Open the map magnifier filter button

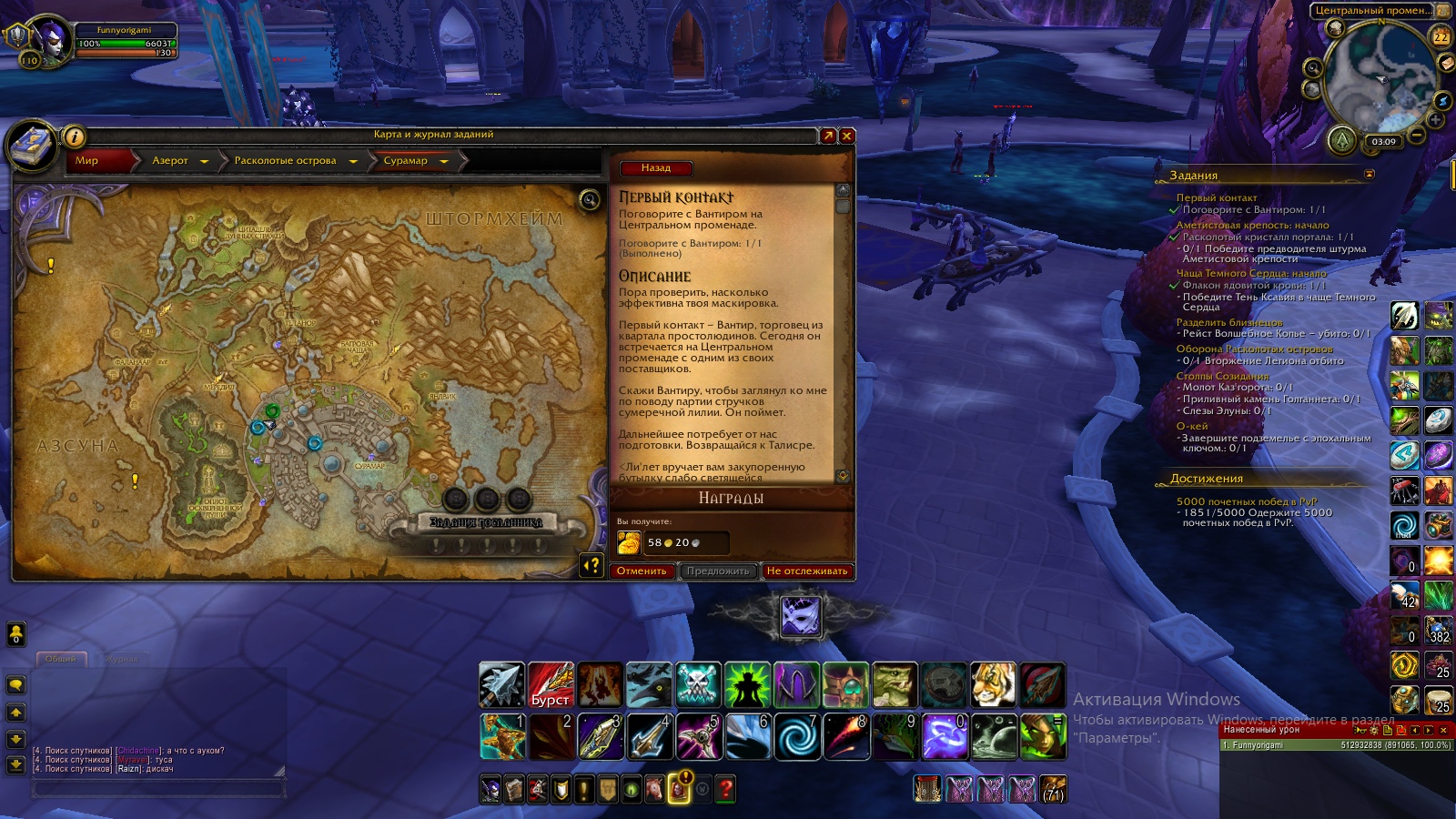coord(590,200)
